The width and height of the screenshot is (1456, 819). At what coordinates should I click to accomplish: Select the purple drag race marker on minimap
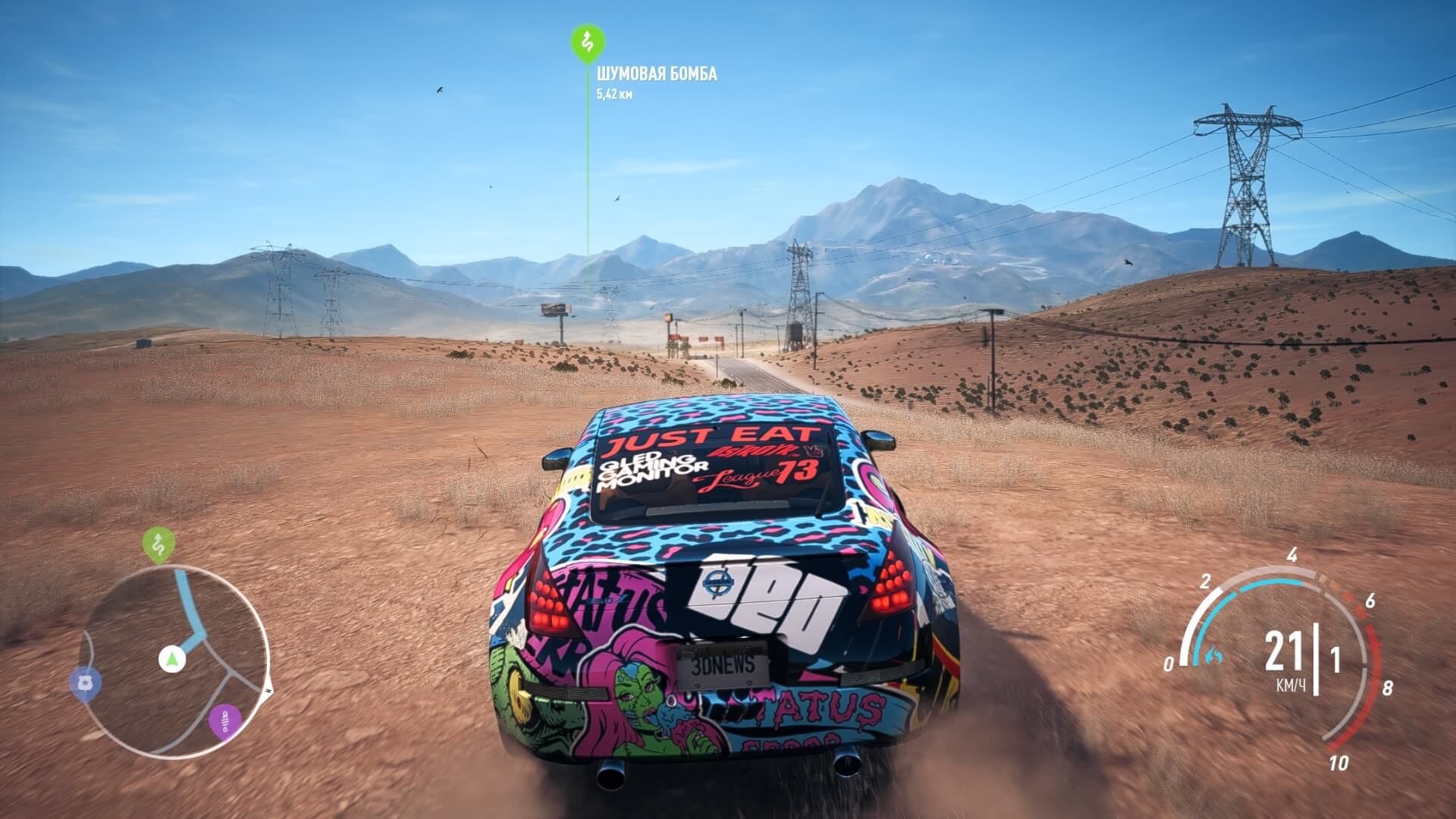click(224, 721)
